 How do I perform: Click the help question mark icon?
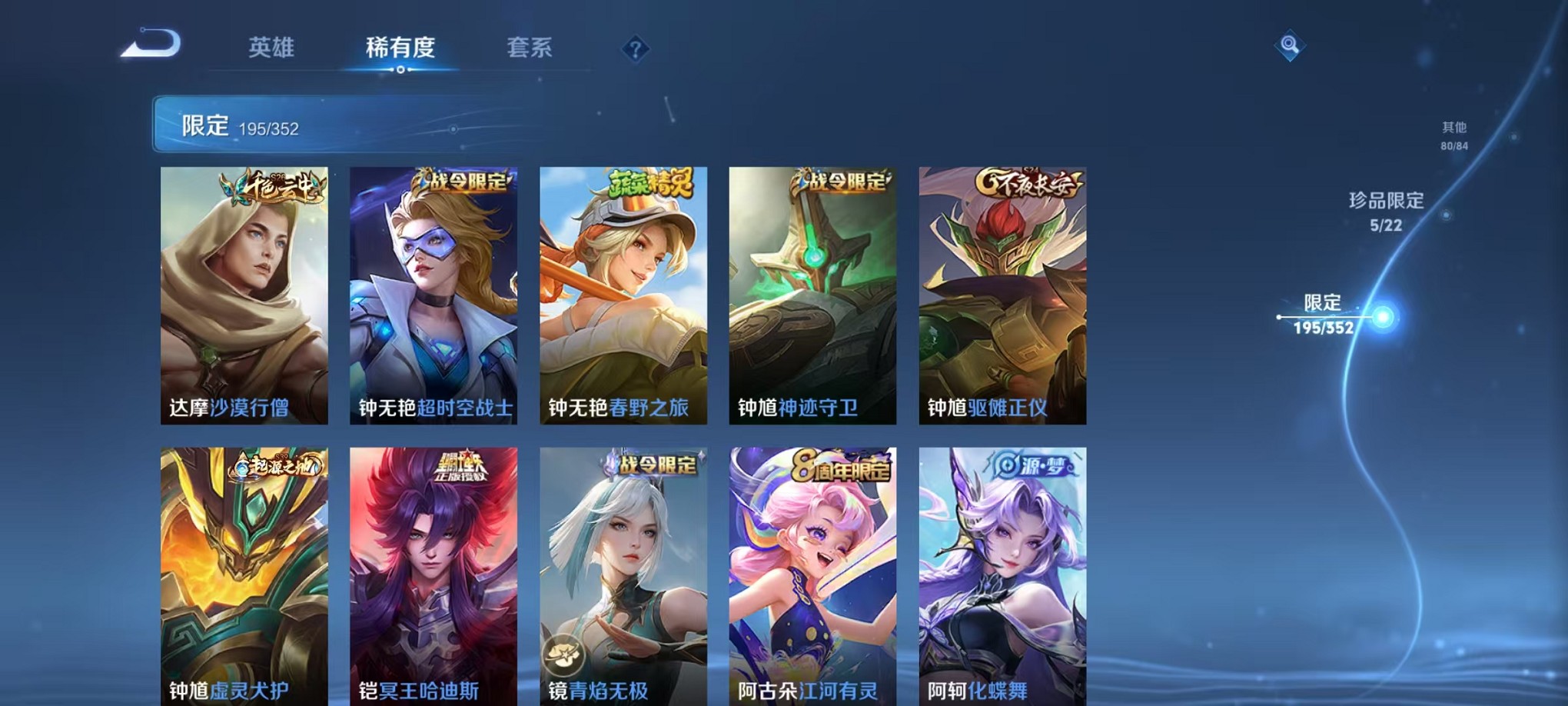click(x=633, y=50)
